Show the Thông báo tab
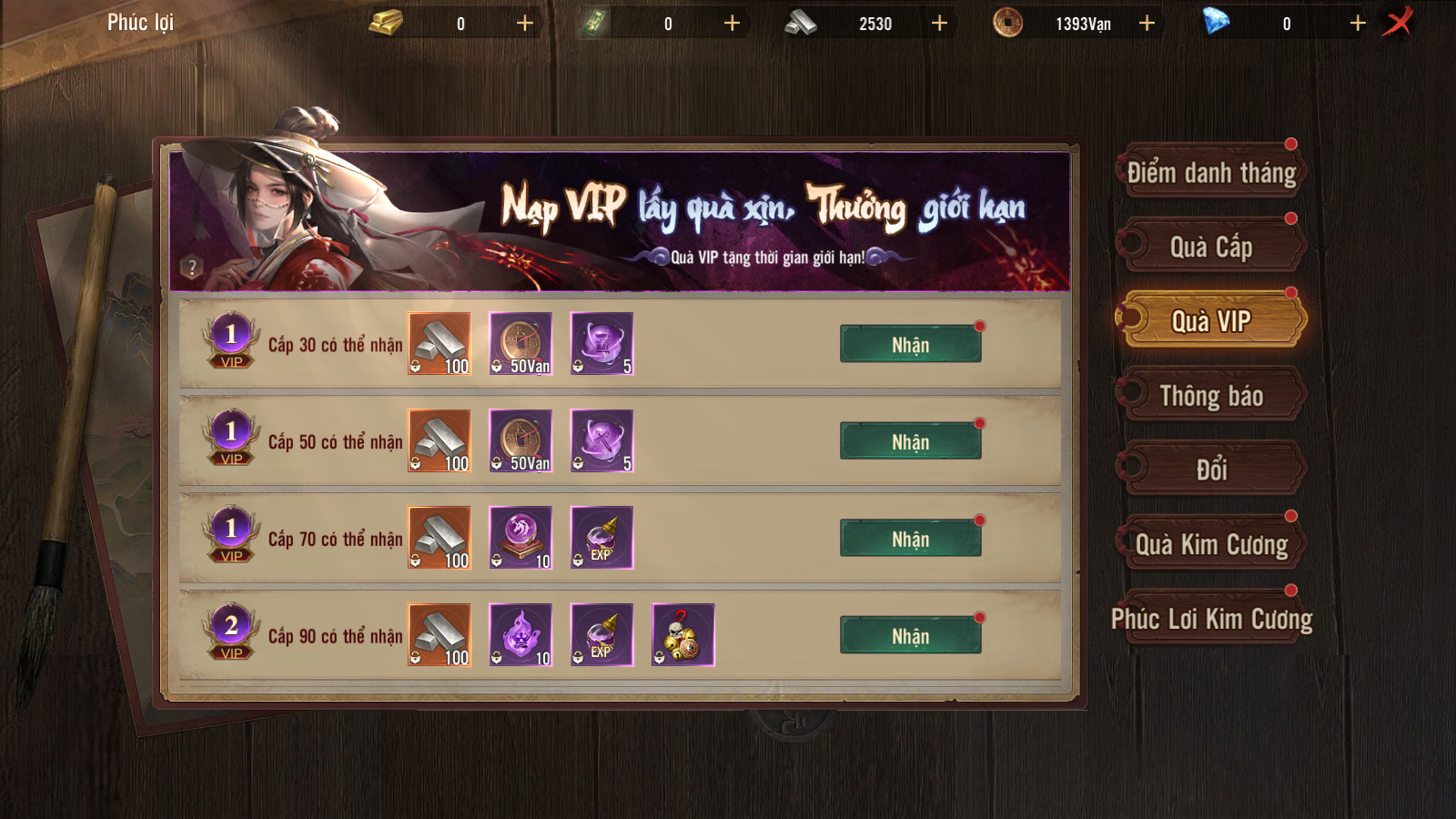Image resolution: width=1456 pixels, height=819 pixels. click(1211, 396)
